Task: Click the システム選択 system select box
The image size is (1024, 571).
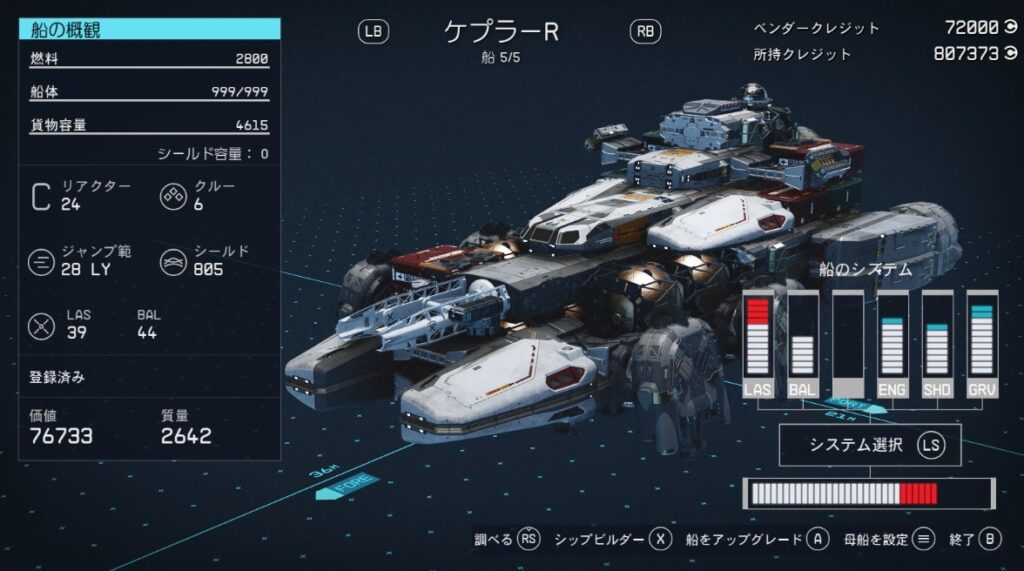Action: coord(869,446)
